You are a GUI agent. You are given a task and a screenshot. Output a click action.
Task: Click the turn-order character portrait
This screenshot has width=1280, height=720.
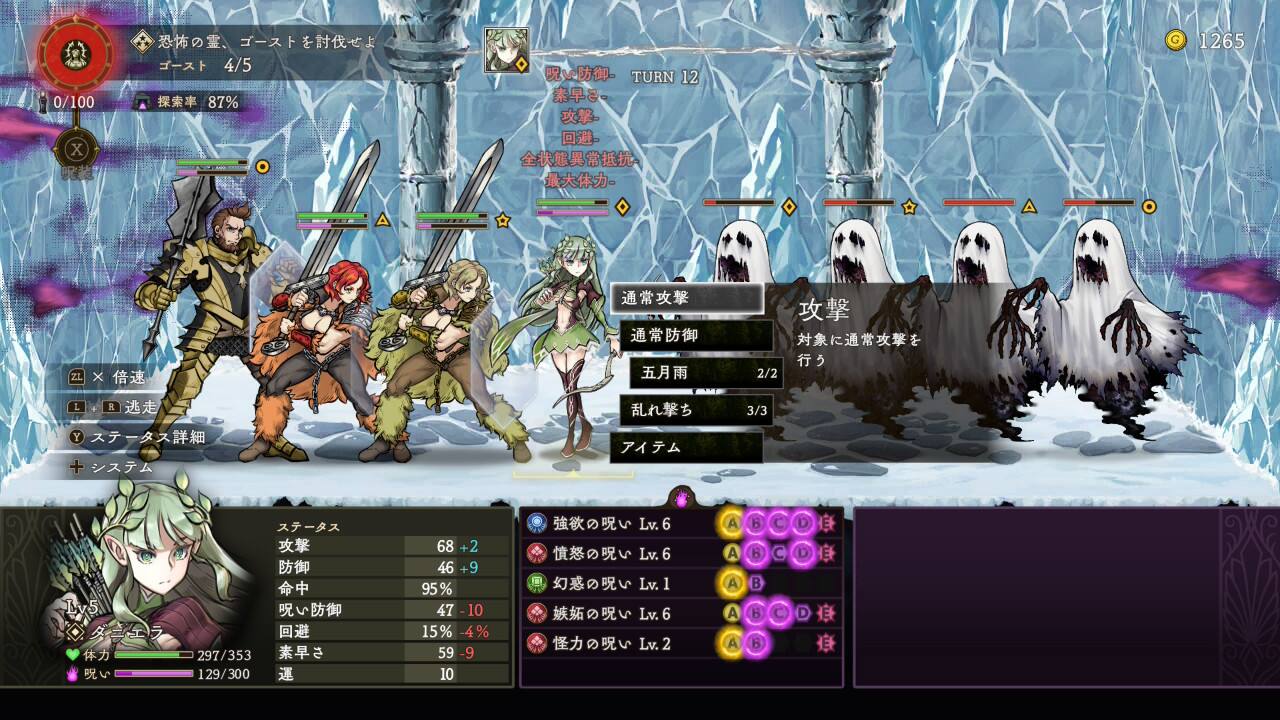(507, 50)
